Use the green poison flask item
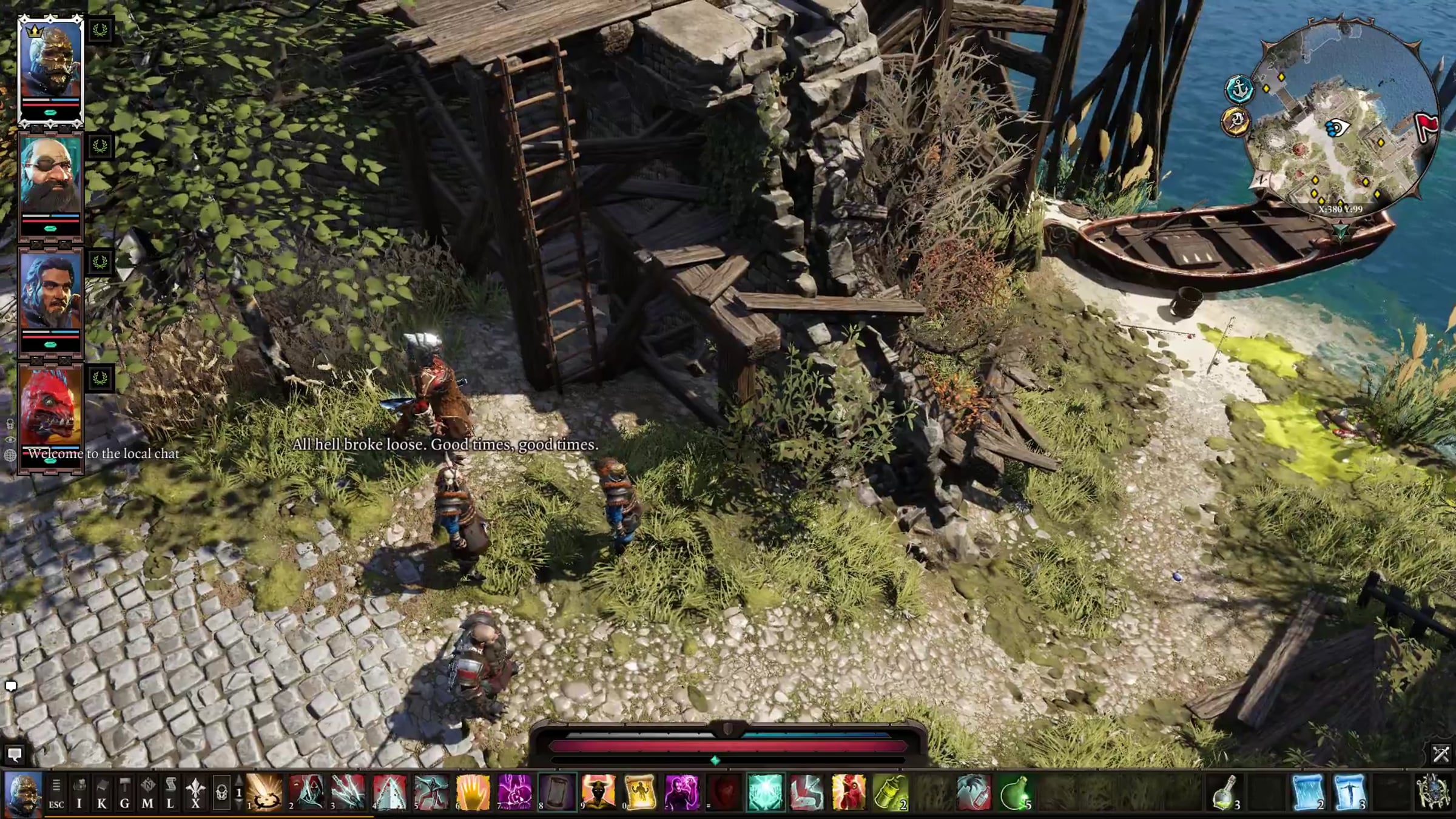This screenshot has width=1456, height=819. tap(1015, 793)
